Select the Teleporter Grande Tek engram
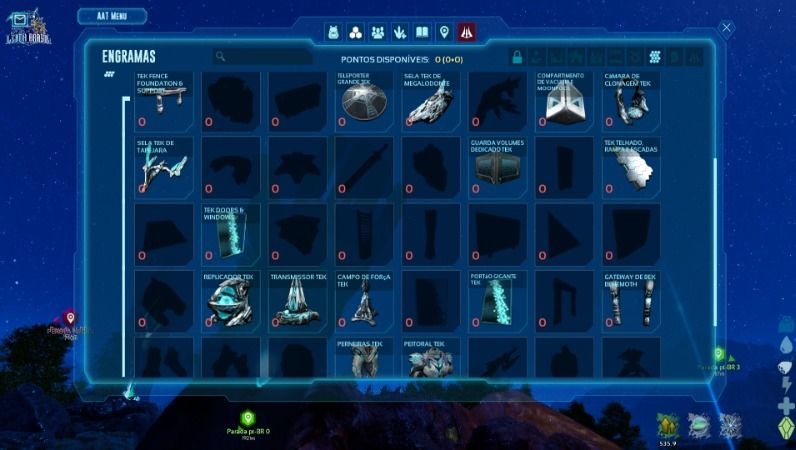This screenshot has width=796, height=450. [364, 100]
